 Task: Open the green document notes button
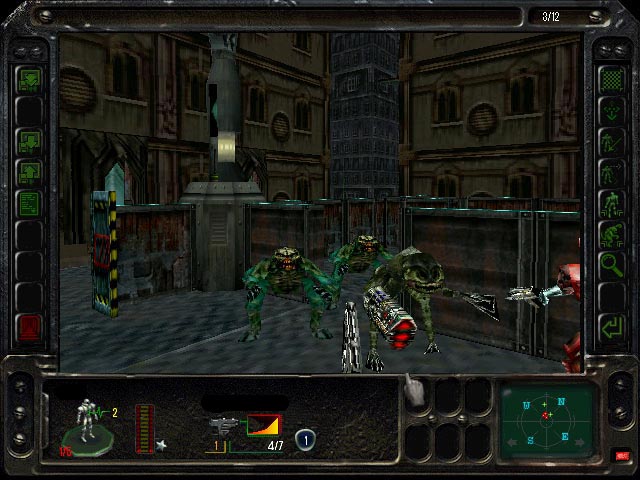click(28, 202)
